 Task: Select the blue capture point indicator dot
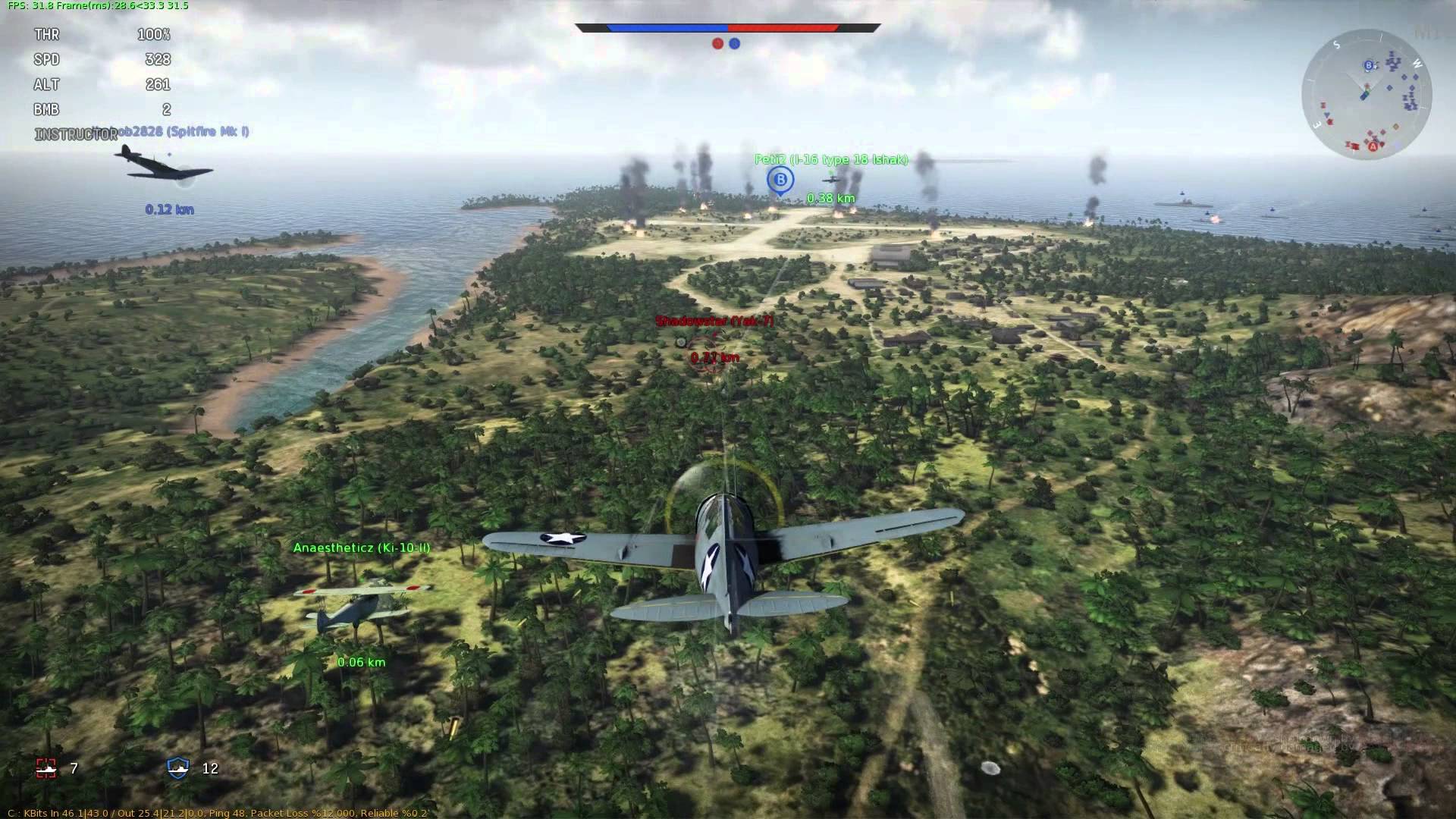735,44
